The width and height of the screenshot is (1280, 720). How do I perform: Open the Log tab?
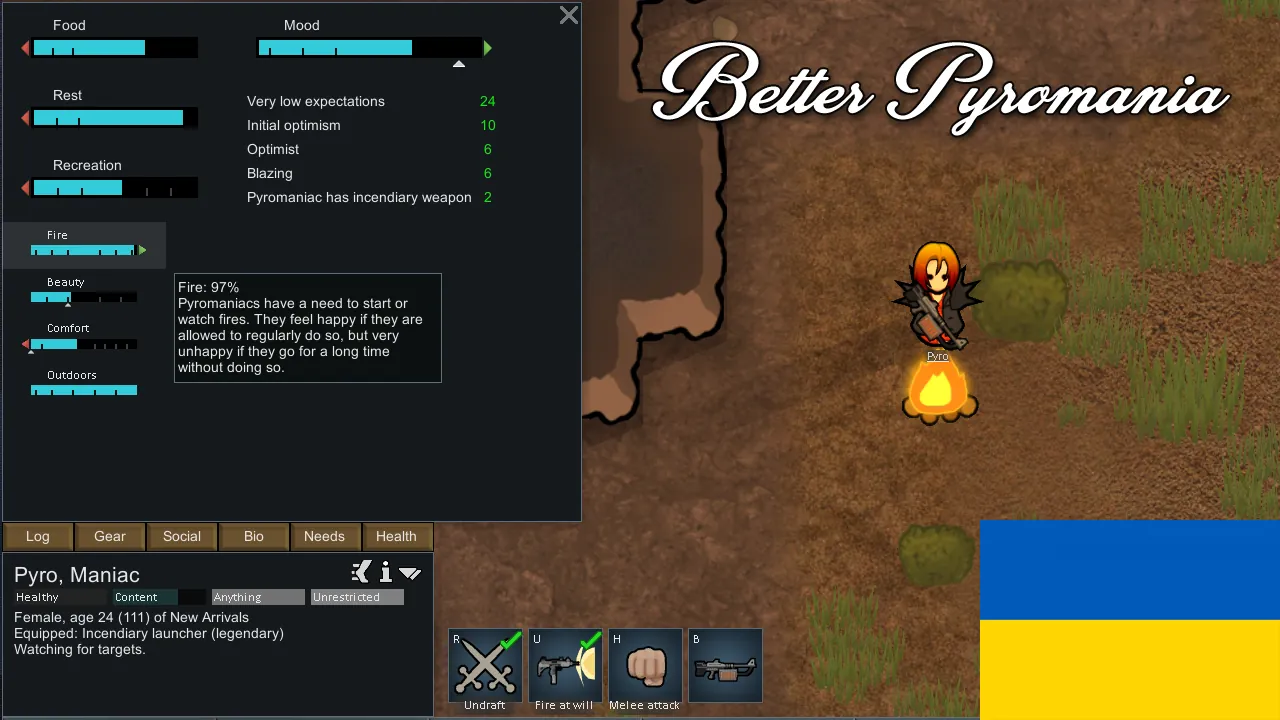point(38,536)
